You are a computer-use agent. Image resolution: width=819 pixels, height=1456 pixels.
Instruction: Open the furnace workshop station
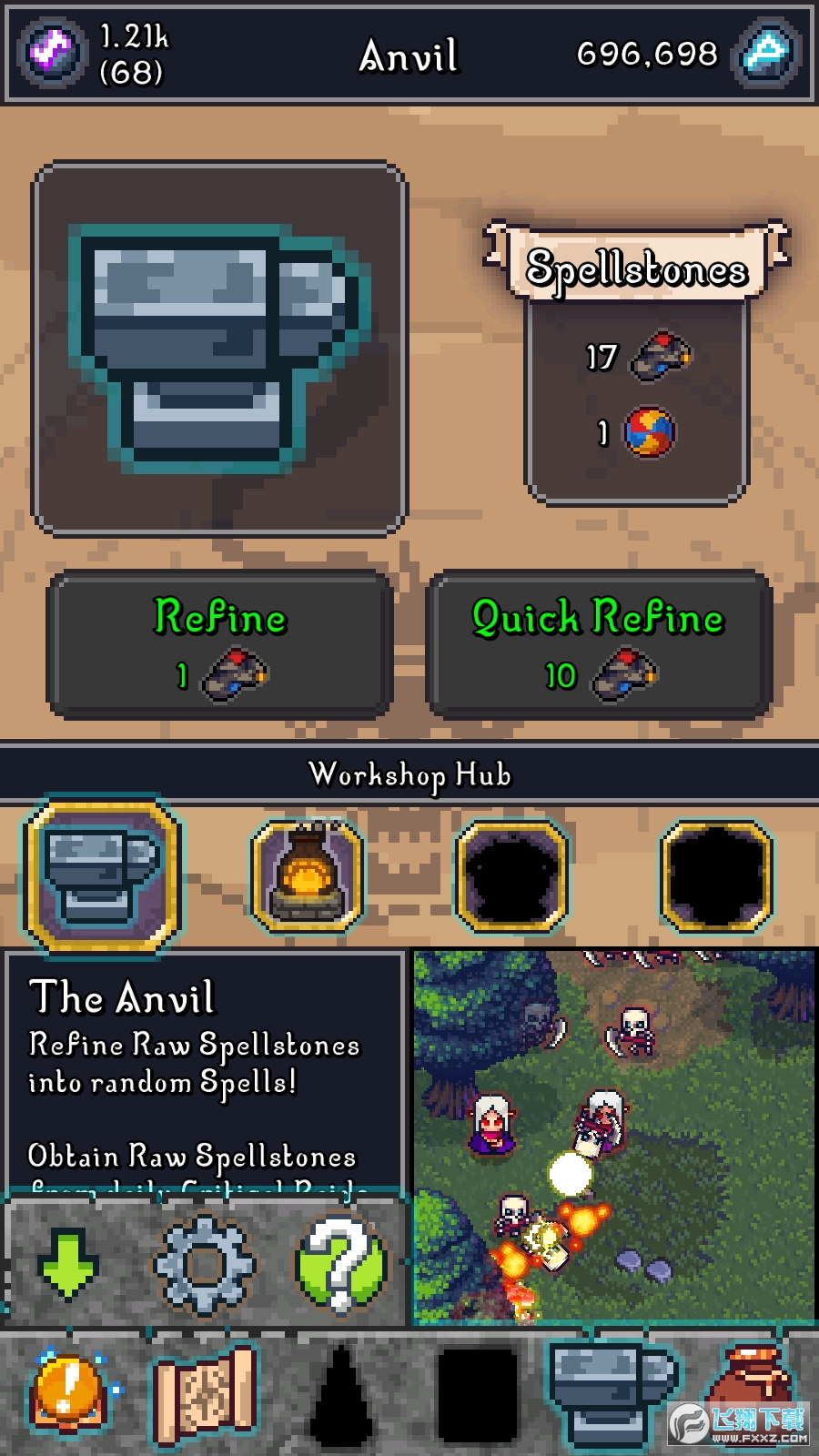point(308,876)
